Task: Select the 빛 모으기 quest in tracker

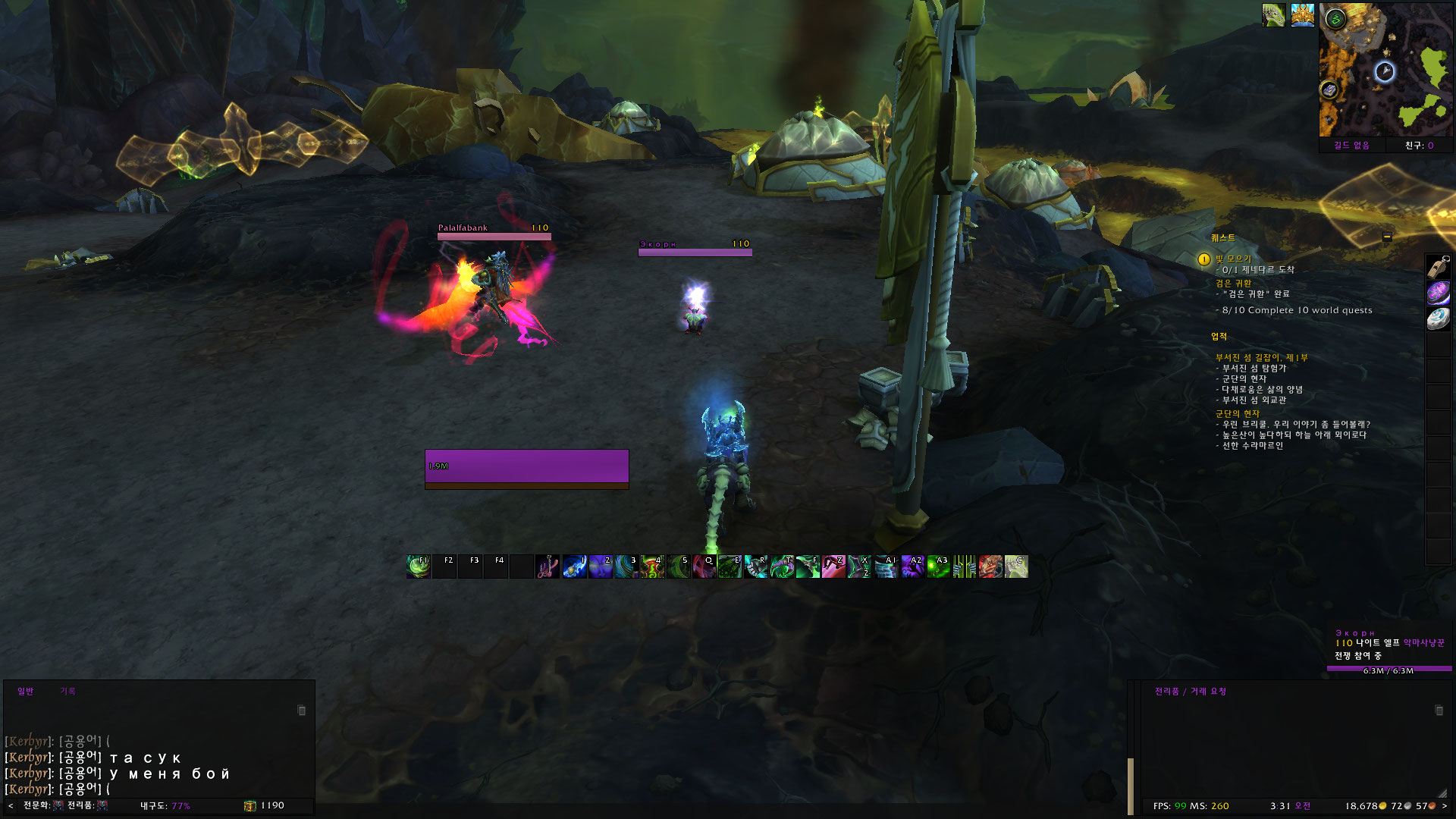Action: (1233, 259)
